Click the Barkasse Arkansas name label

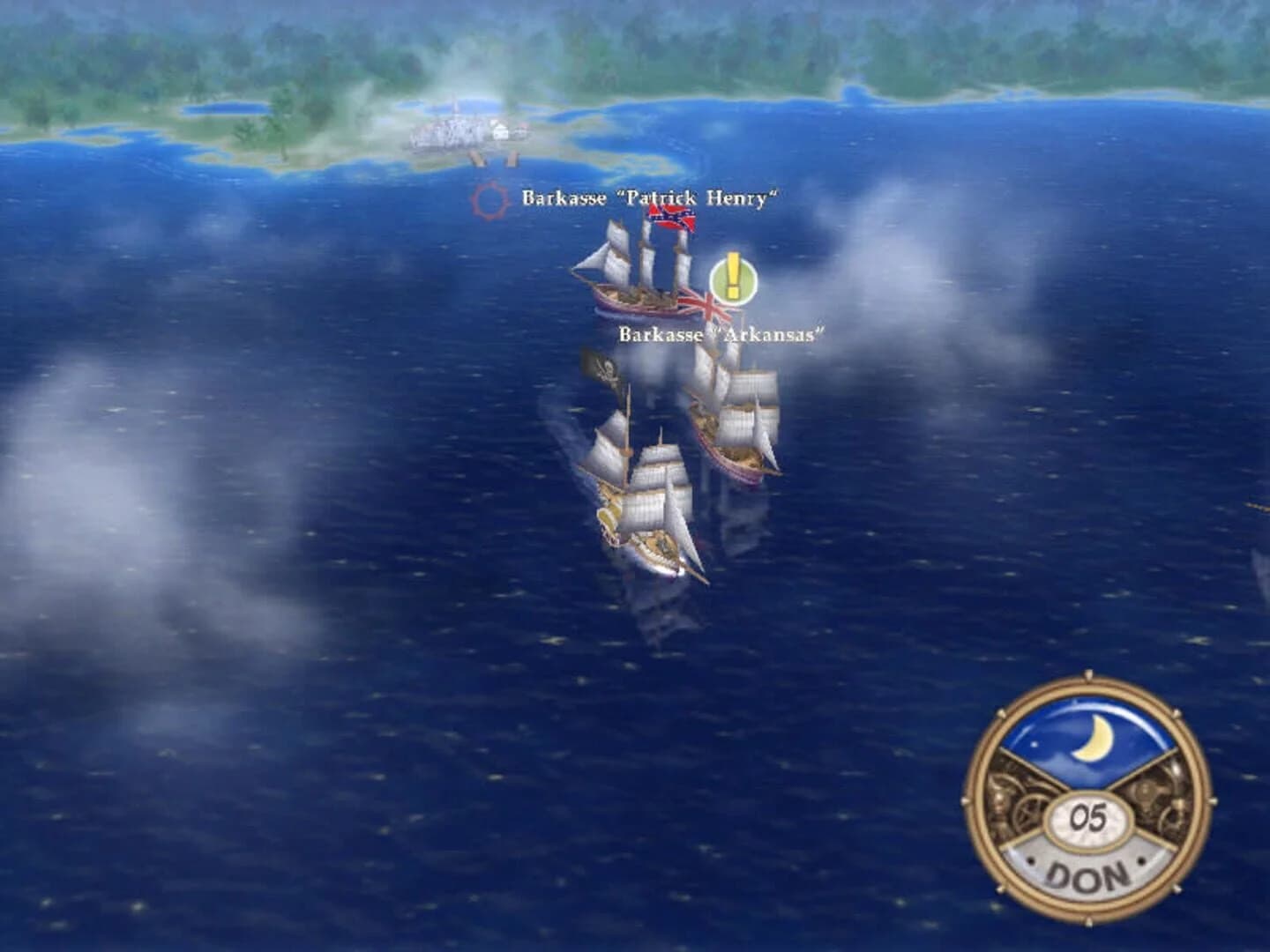tap(722, 334)
